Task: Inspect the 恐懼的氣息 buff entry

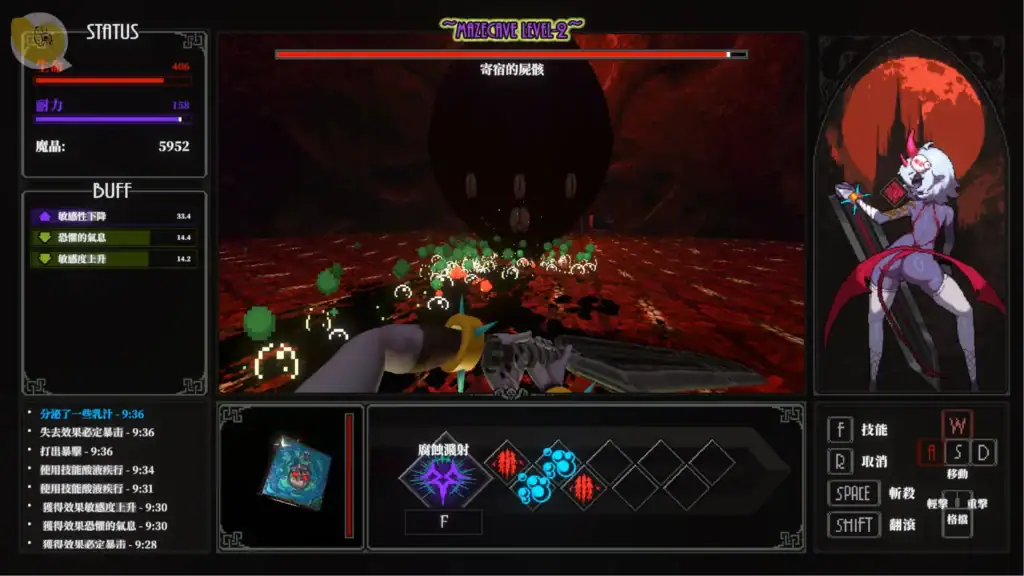Action: point(113,237)
